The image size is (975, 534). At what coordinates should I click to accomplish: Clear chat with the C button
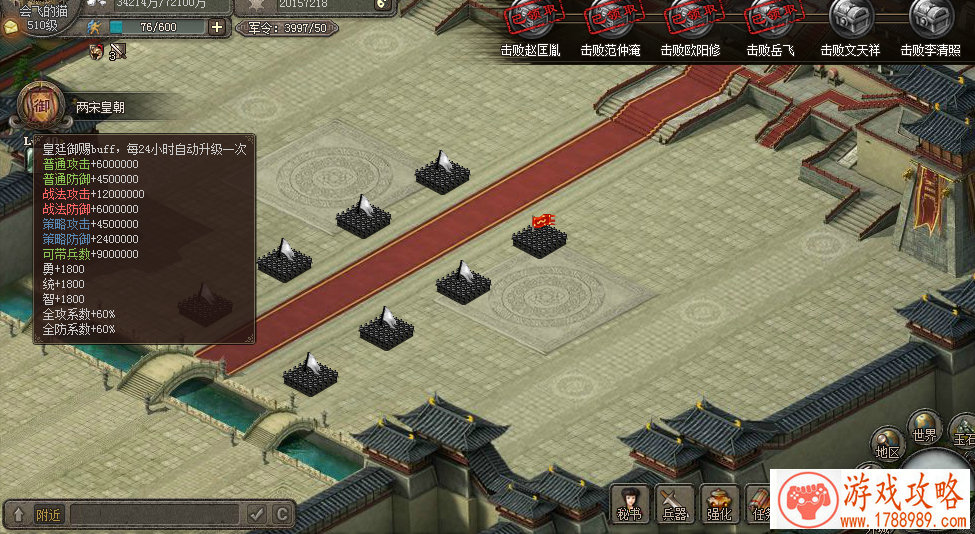click(282, 515)
